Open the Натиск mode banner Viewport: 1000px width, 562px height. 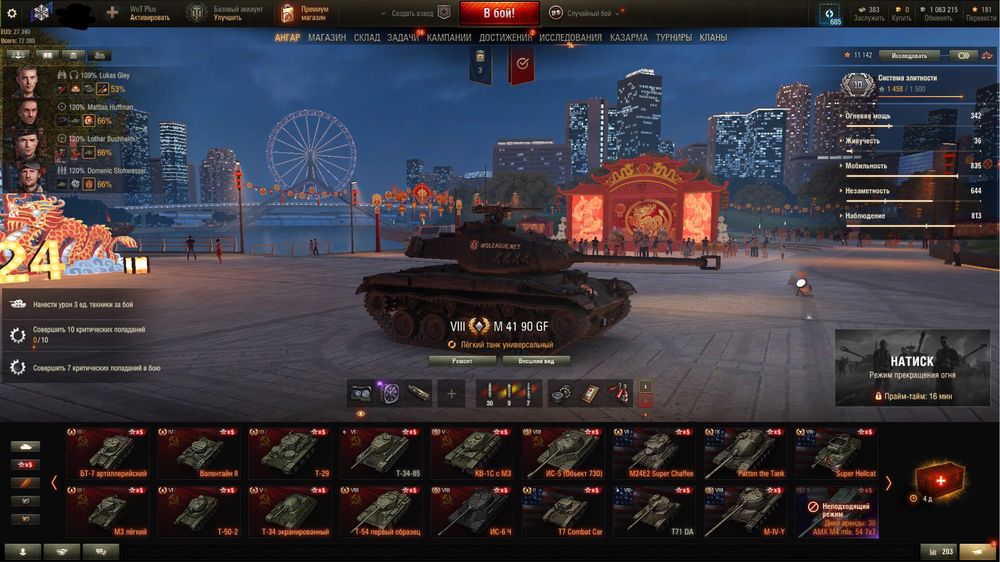[911, 367]
